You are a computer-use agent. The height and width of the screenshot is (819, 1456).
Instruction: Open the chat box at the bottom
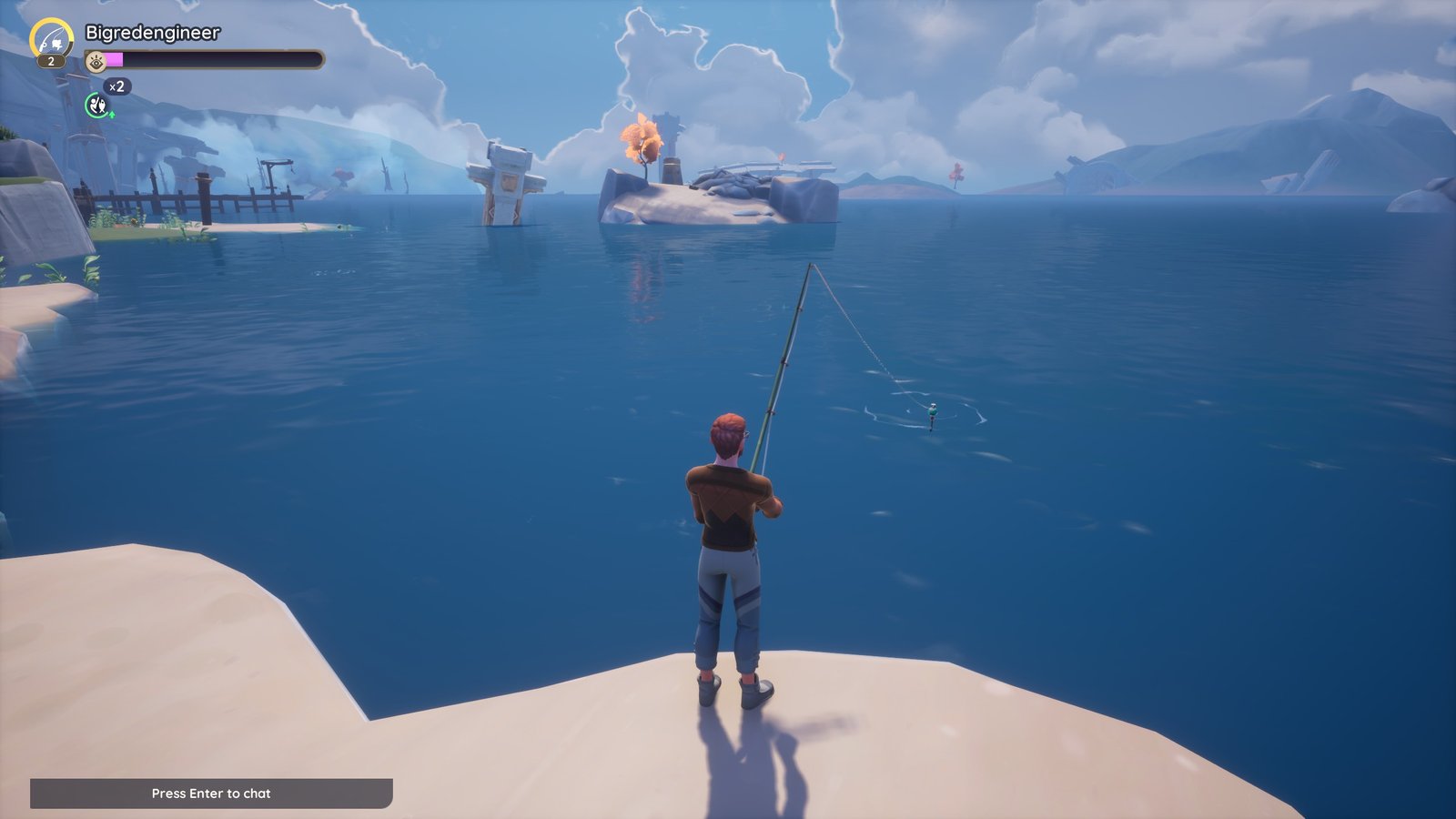point(211,794)
